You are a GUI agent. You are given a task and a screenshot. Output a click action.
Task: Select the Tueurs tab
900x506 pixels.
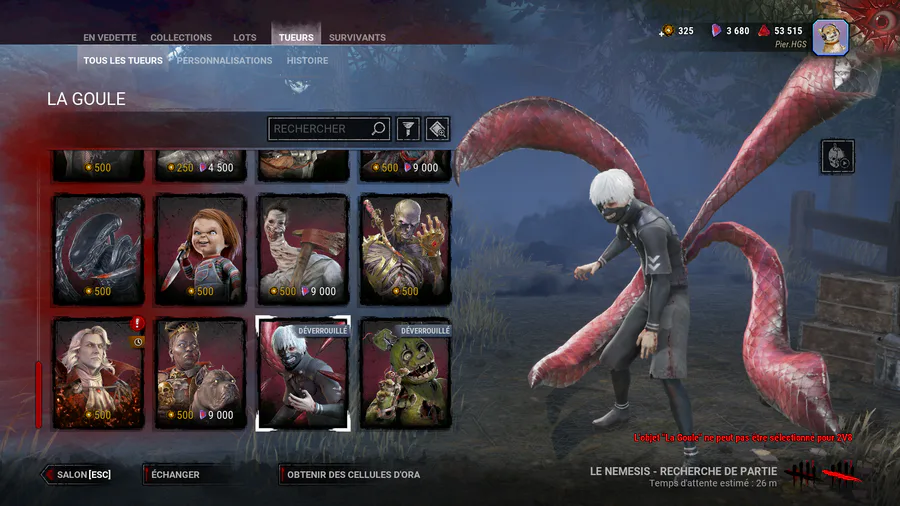(296, 38)
